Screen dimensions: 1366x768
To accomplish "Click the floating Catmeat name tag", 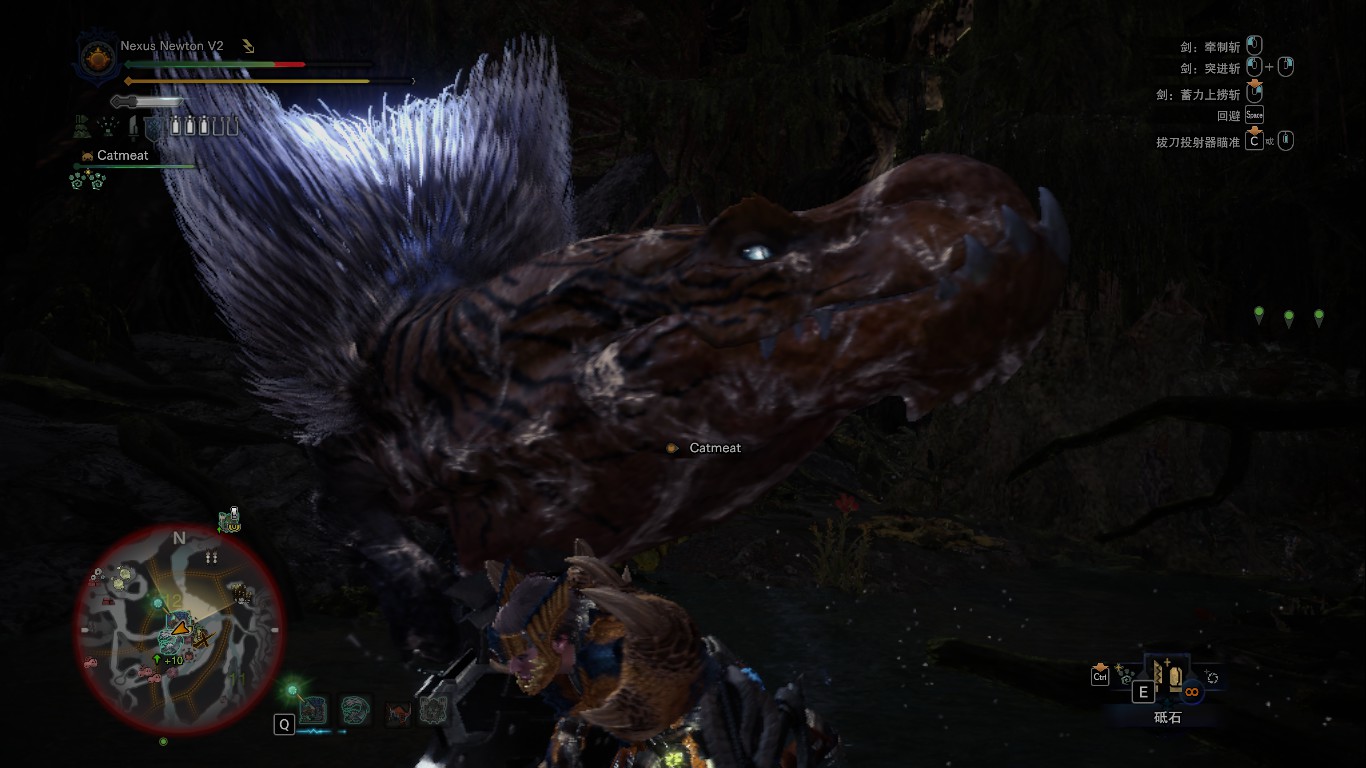I will tap(714, 448).
